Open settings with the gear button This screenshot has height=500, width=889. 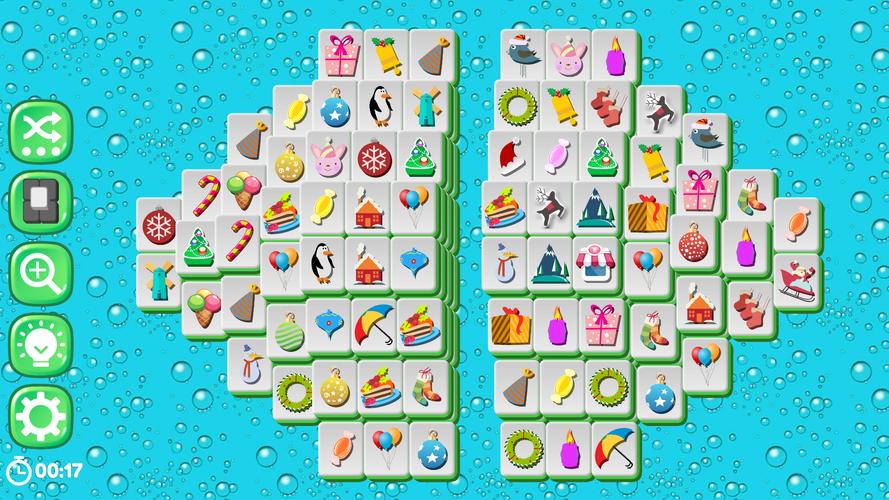(x=41, y=414)
